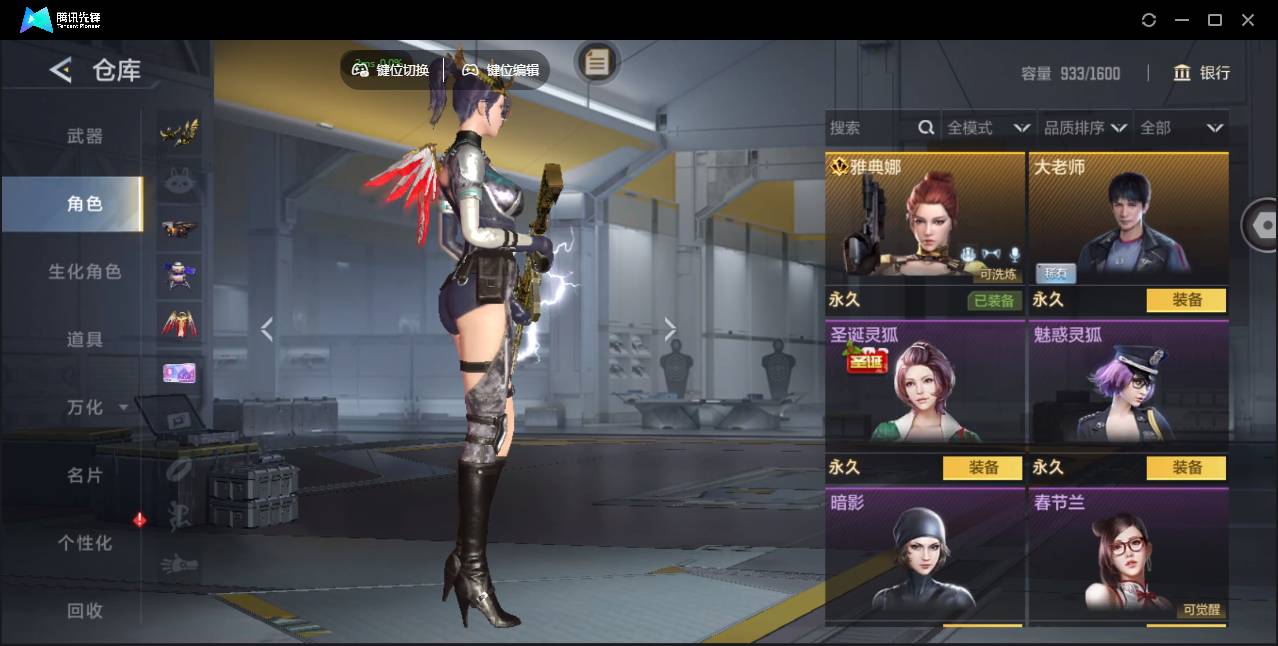The width and height of the screenshot is (1278, 646).
Task: Open the 全部 filter dropdown
Action: click(x=1181, y=128)
